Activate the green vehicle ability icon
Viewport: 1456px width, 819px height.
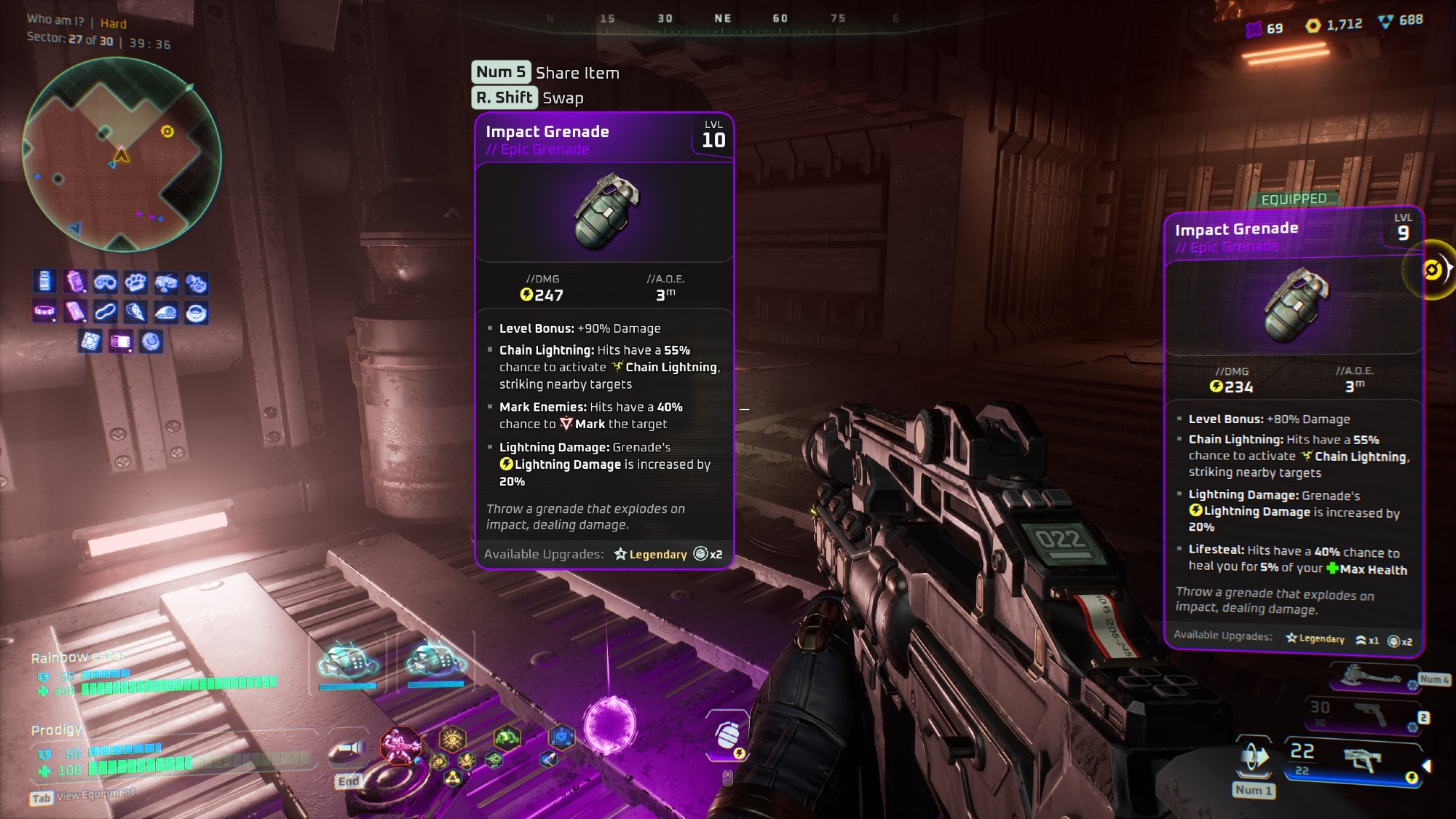[507, 738]
